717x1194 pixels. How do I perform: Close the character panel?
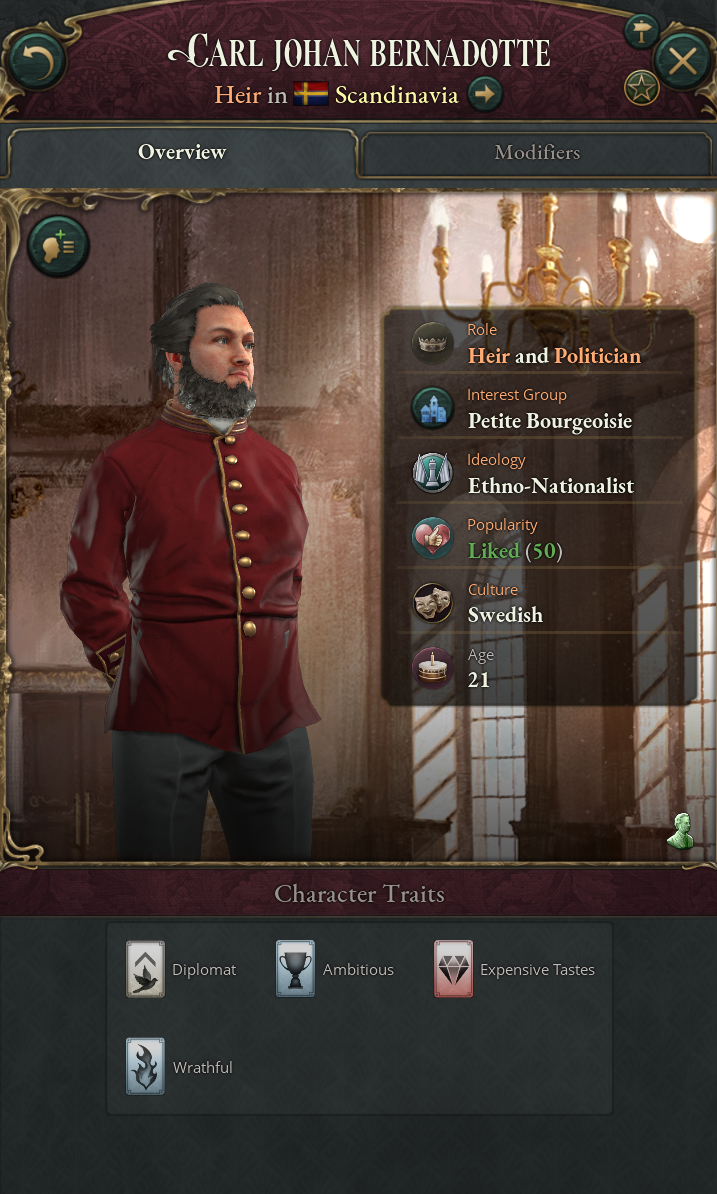[682, 61]
